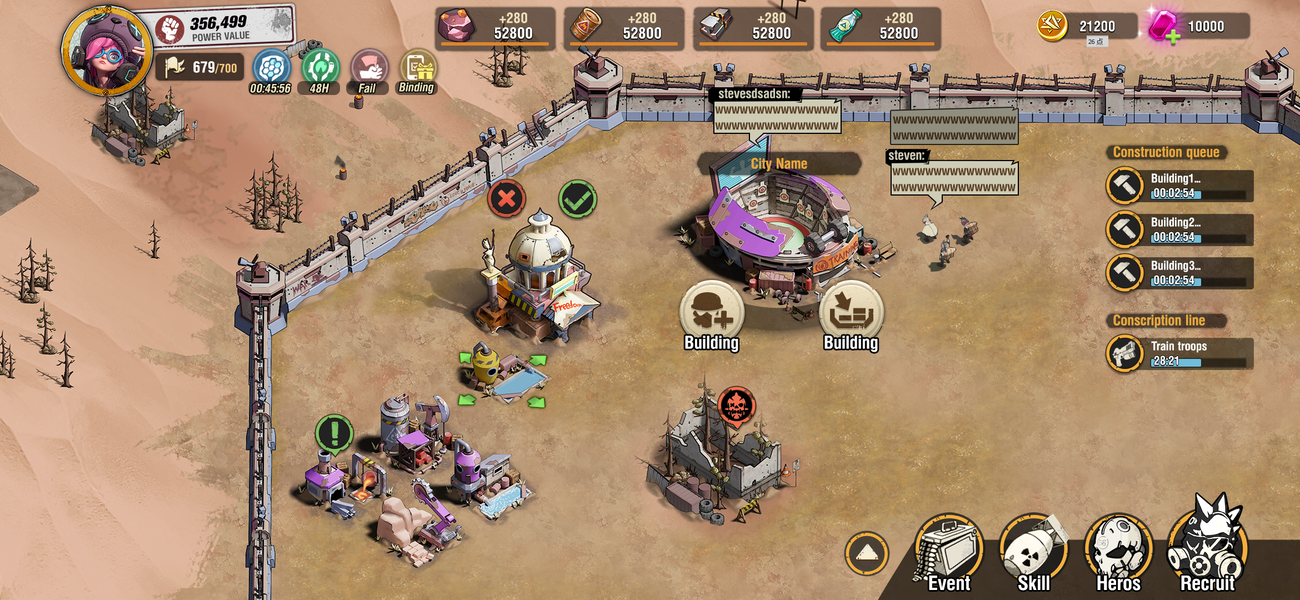
Task: Select the Building3 construction queue entry
Action: click(1180, 273)
